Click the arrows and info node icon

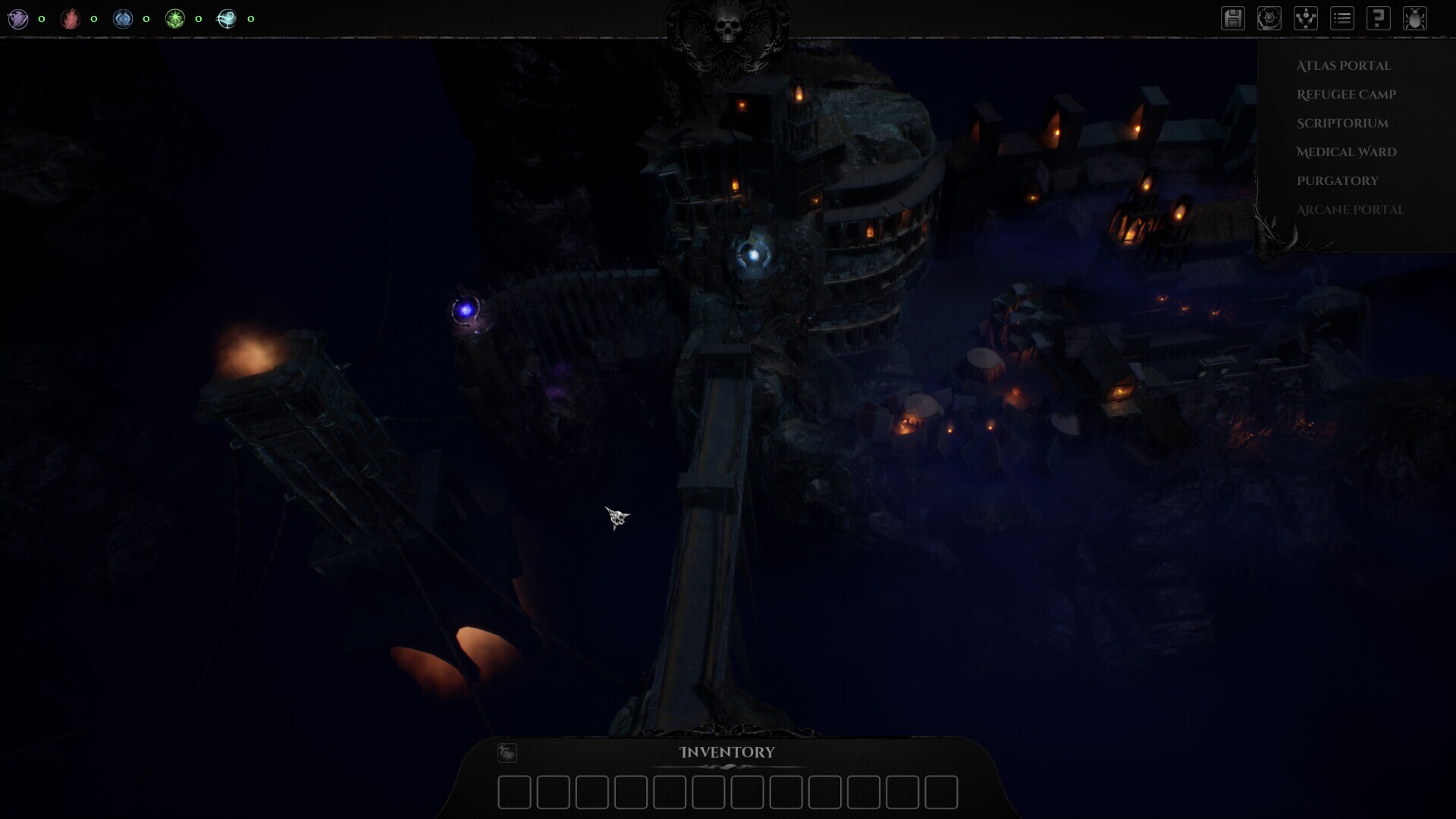pos(1305,18)
